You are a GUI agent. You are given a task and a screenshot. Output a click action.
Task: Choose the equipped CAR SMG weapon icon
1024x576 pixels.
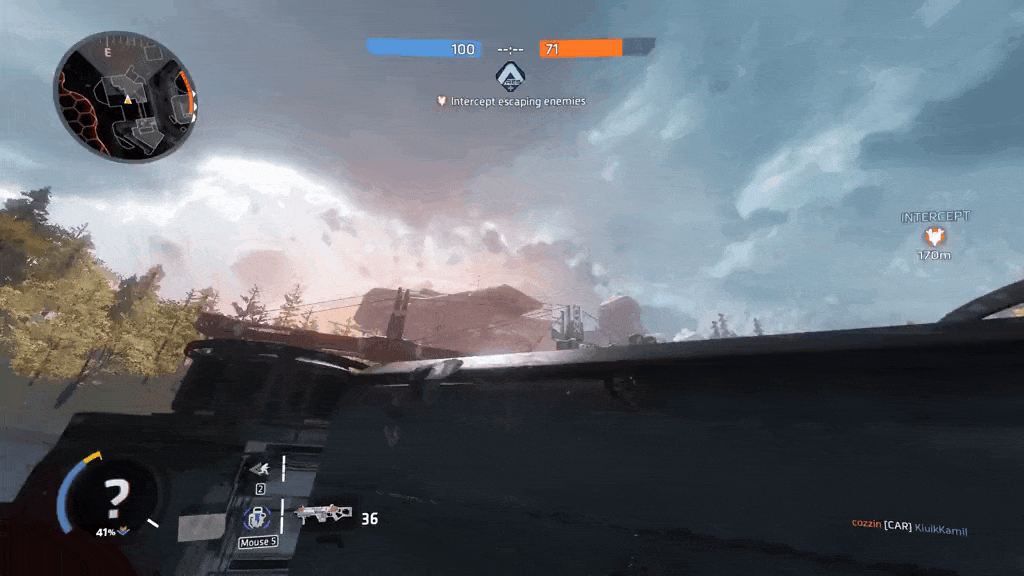[x=322, y=516]
